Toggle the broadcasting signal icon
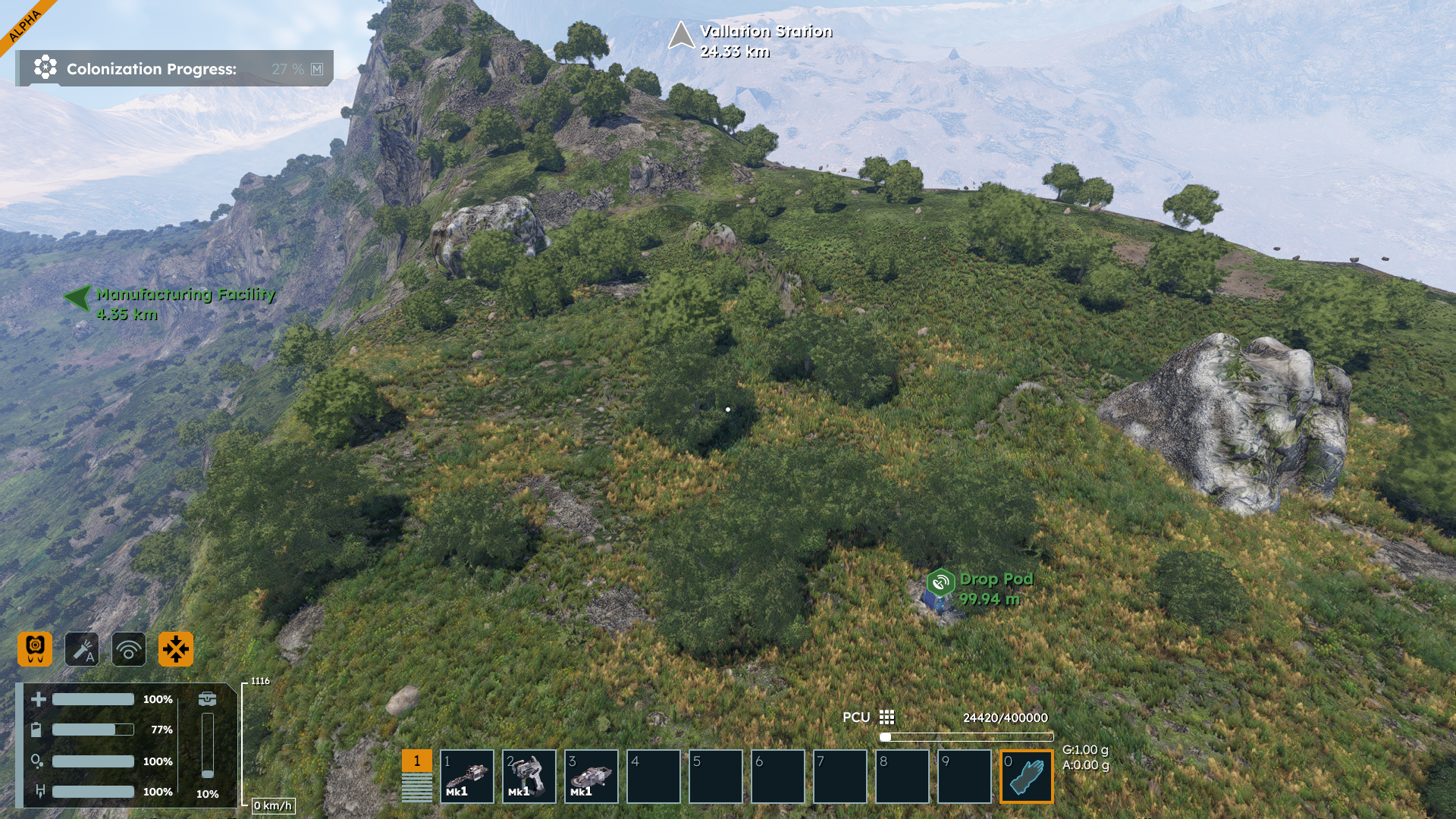Viewport: 1456px width, 819px height. (129, 649)
